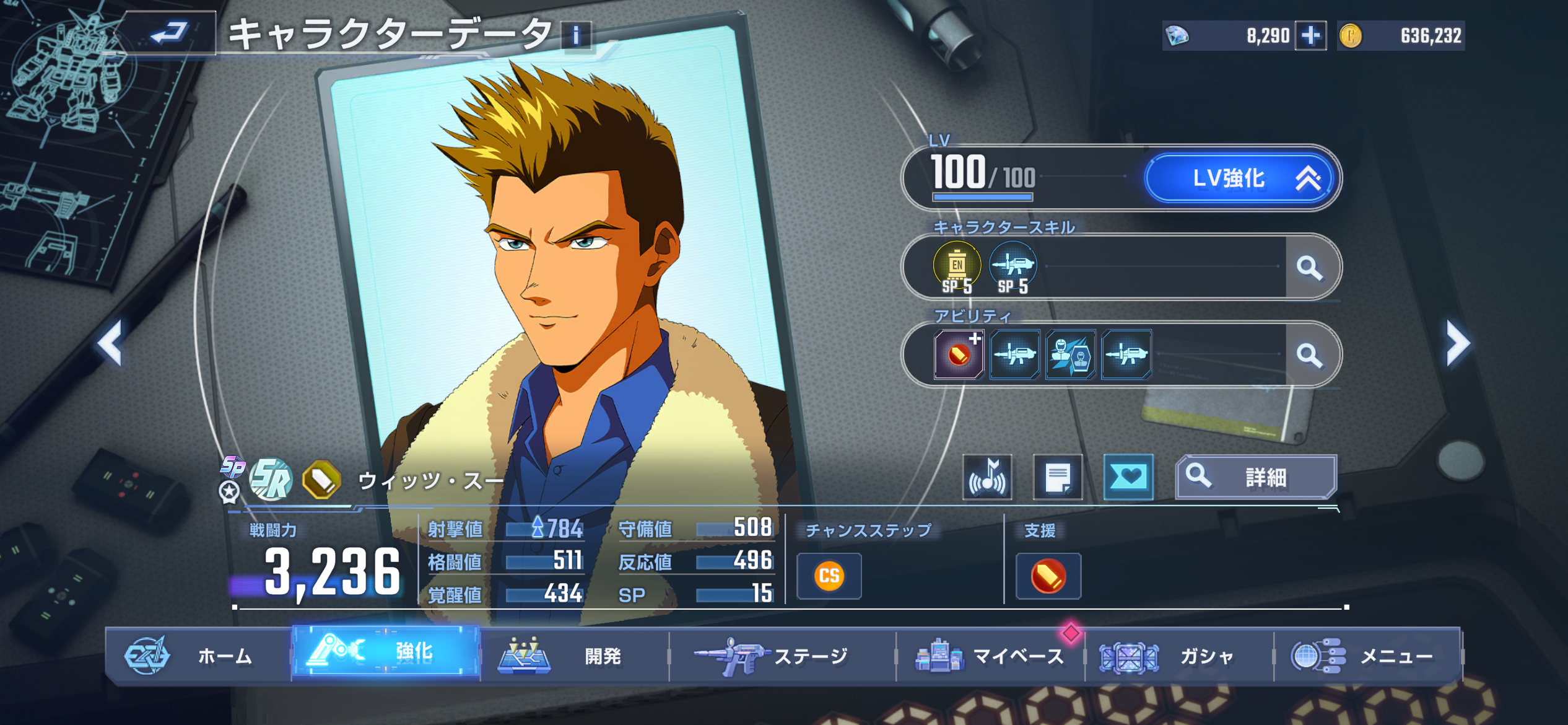This screenshot has height=725, width=1568.
Task: Select the red bullet ability with plus
Action: (959, 354)
